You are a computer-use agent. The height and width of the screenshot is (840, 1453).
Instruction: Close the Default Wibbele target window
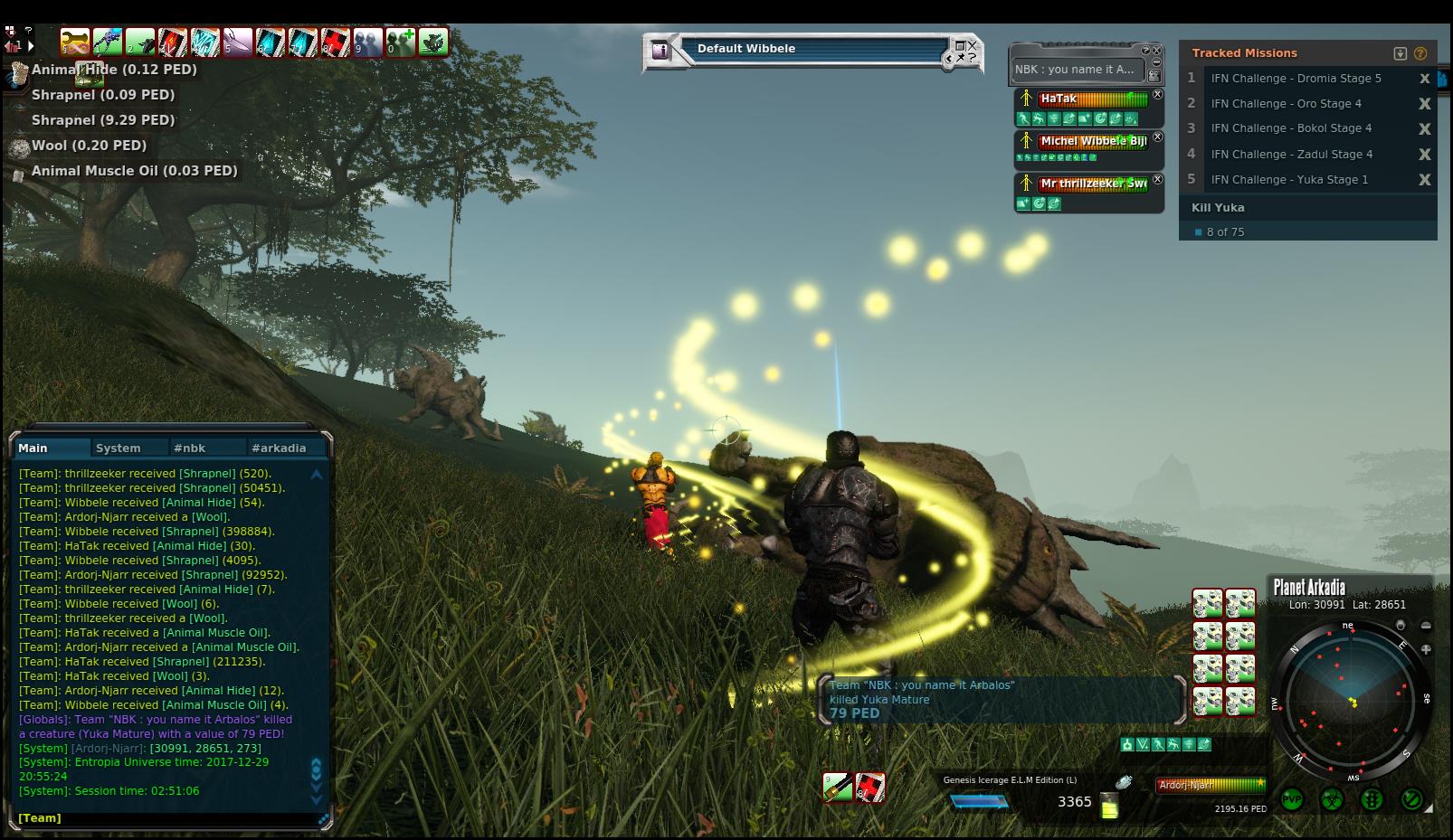coord(973,45)
